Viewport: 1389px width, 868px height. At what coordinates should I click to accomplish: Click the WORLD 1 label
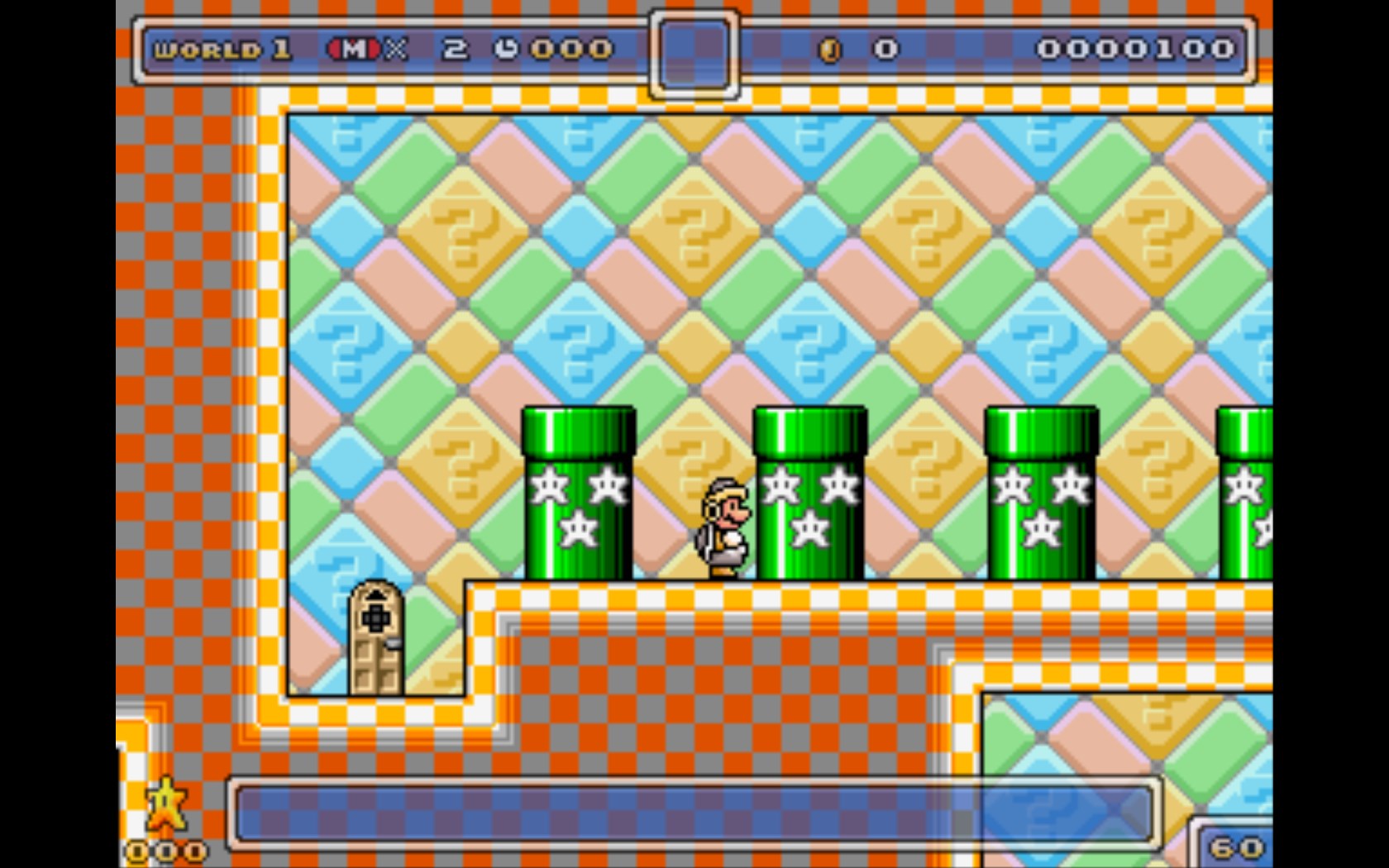coord(222,49)
